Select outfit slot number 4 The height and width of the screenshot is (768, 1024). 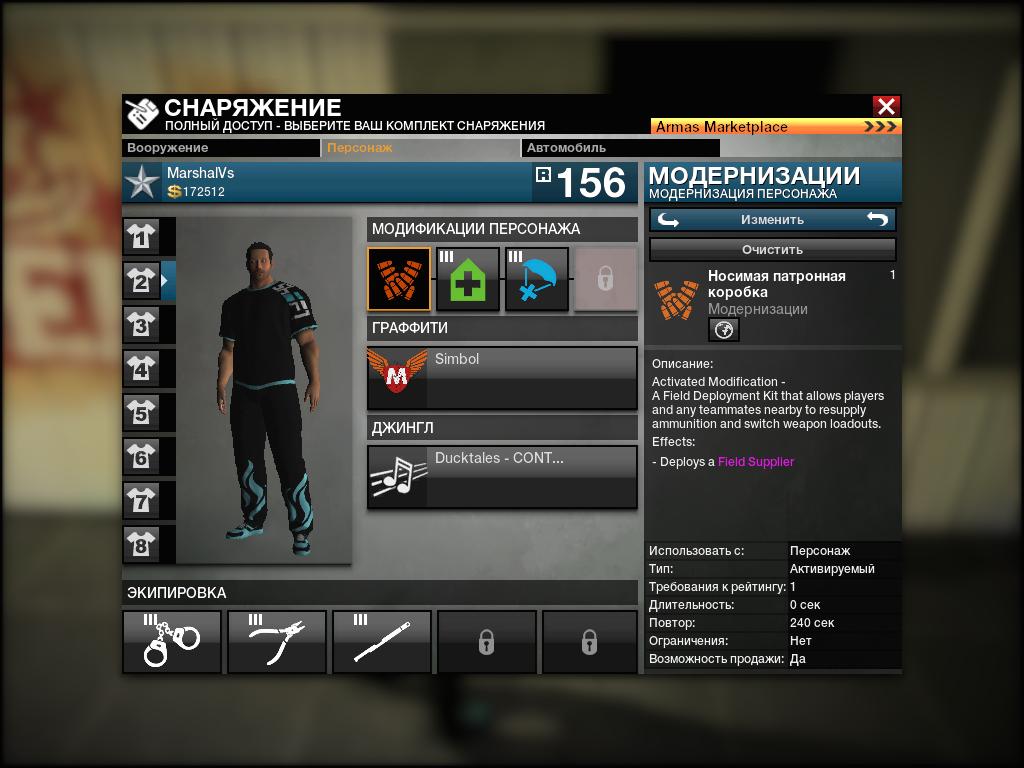142,369
